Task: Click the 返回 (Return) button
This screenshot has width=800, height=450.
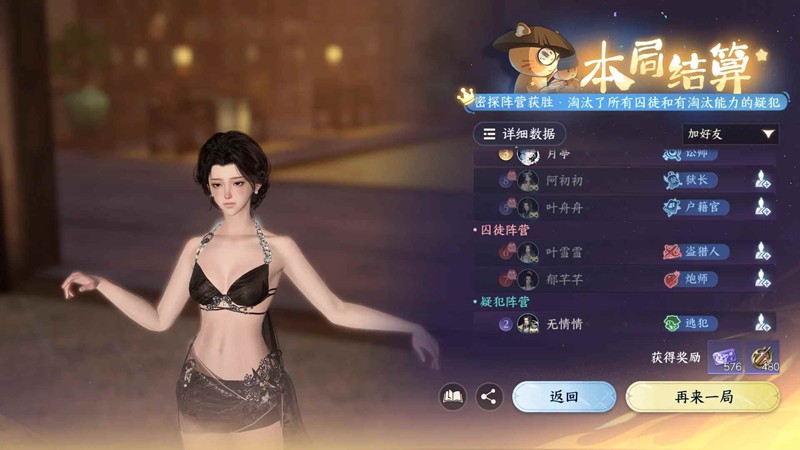Action: coord(563,396)
